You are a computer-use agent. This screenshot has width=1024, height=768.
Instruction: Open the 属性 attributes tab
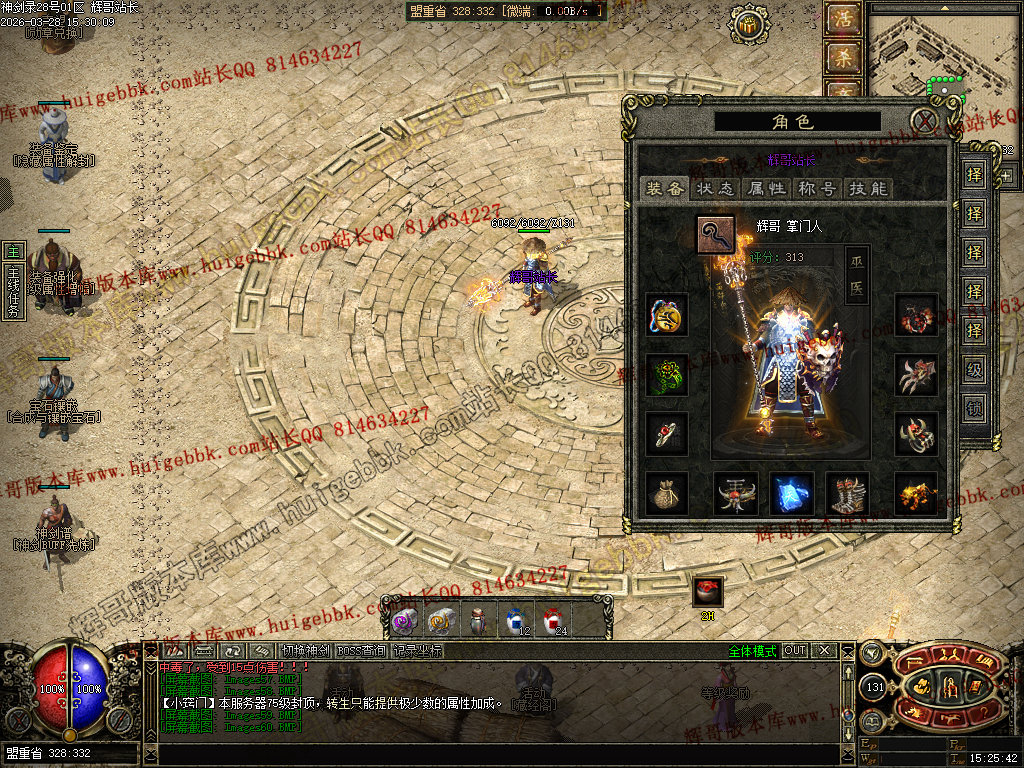766,188
